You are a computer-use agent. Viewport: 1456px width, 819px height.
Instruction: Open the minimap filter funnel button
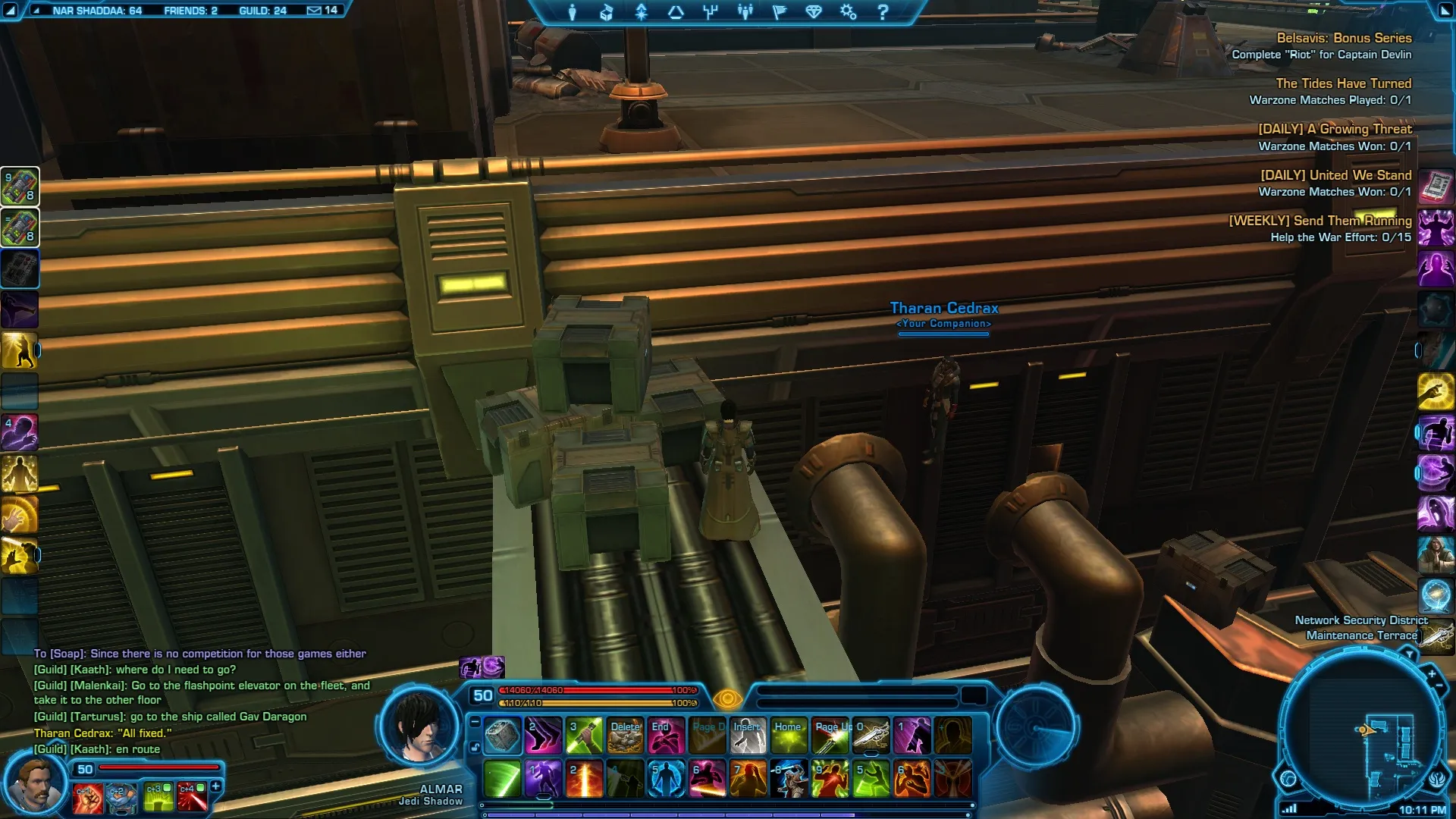[x=1409, y=654]
